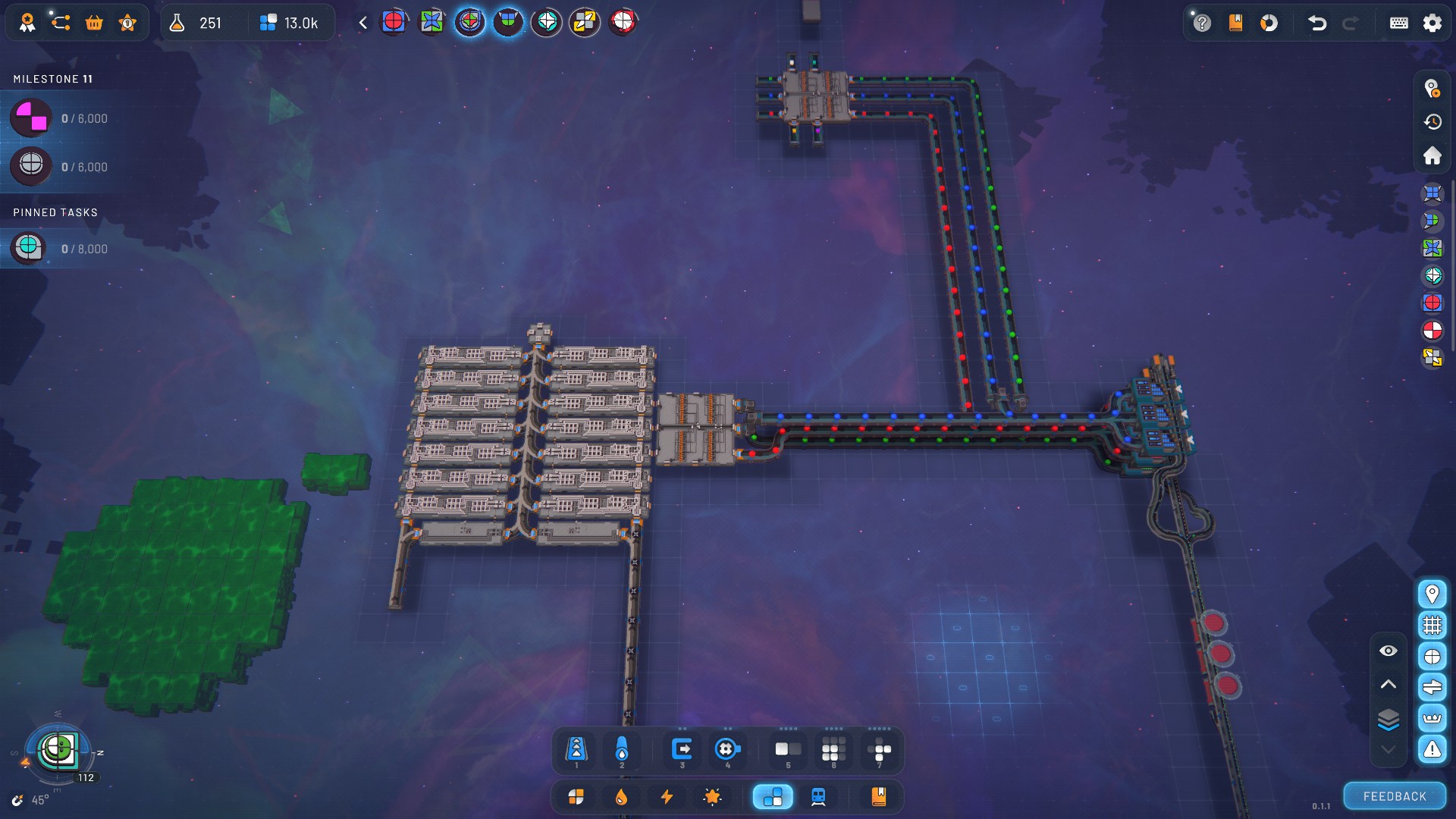Choose the space pipe tool in slot 2

coord(622,750)
